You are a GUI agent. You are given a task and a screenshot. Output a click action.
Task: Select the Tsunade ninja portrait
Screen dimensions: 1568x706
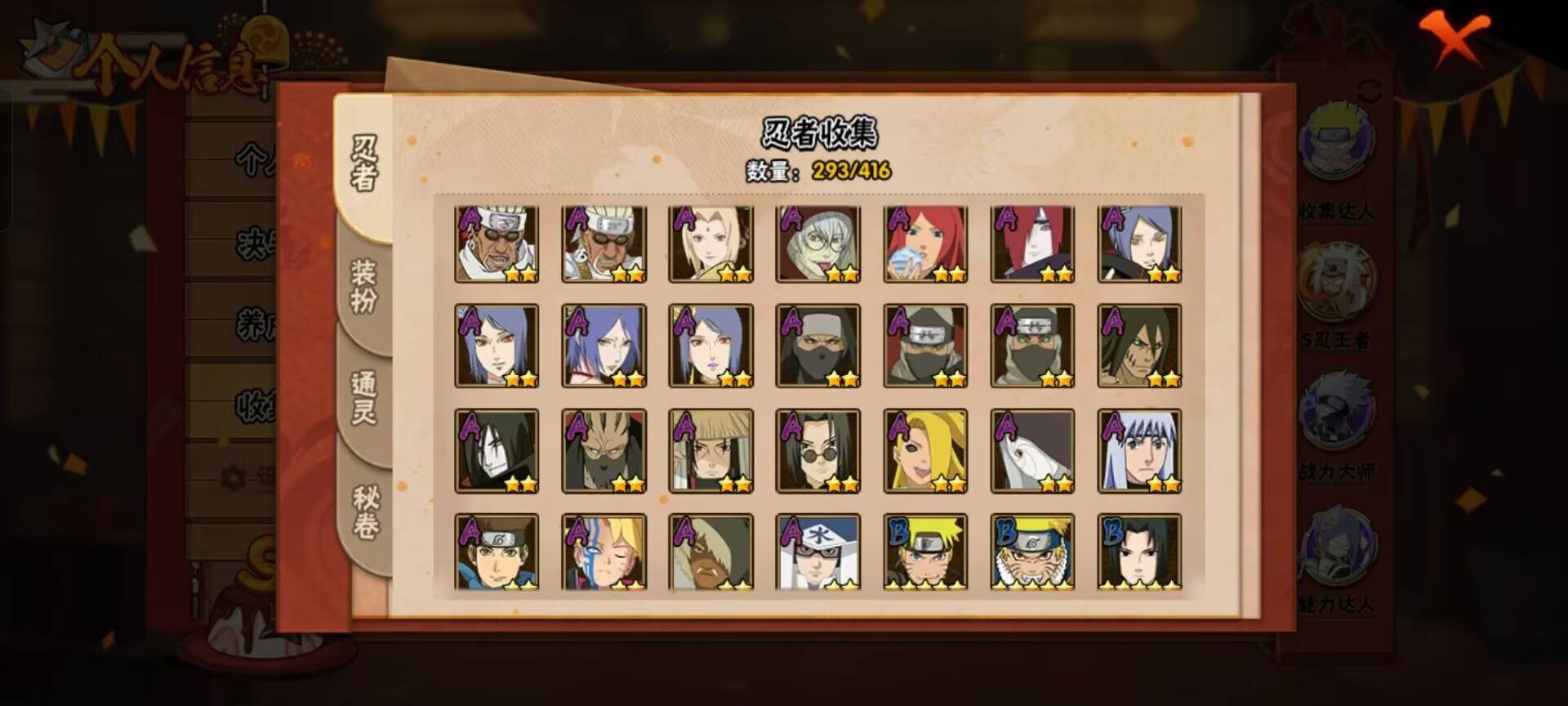pyautogui.click(x=710, y=244)
